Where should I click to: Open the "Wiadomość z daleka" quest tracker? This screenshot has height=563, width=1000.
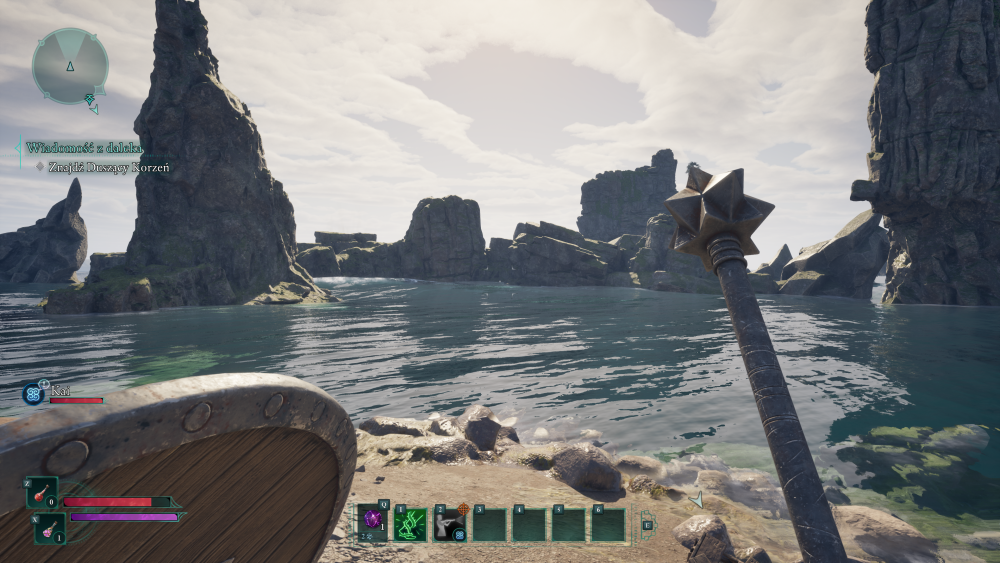84,148
